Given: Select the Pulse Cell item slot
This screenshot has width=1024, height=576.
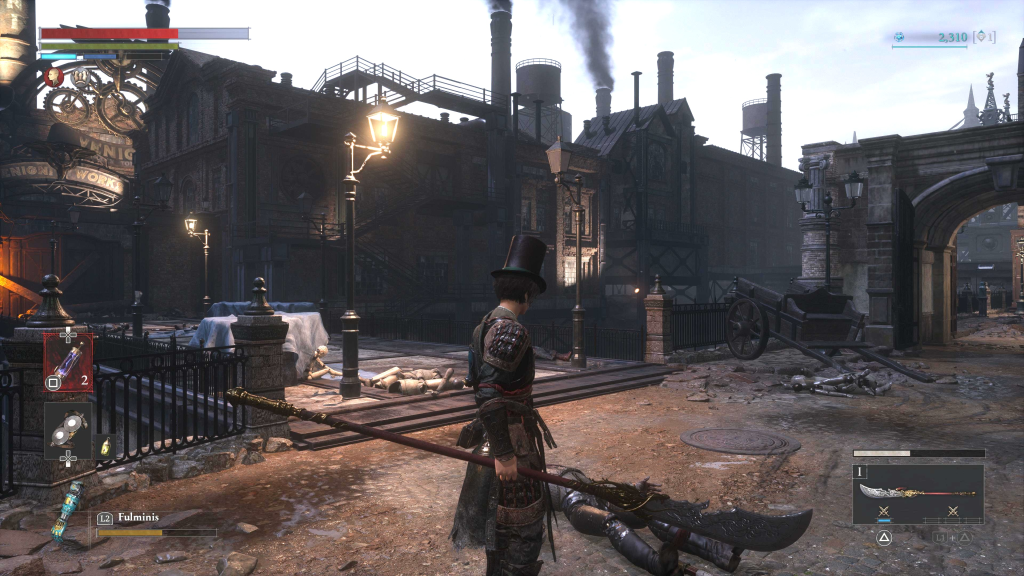Looking at the screenshot, I should [x=68, y=361].
